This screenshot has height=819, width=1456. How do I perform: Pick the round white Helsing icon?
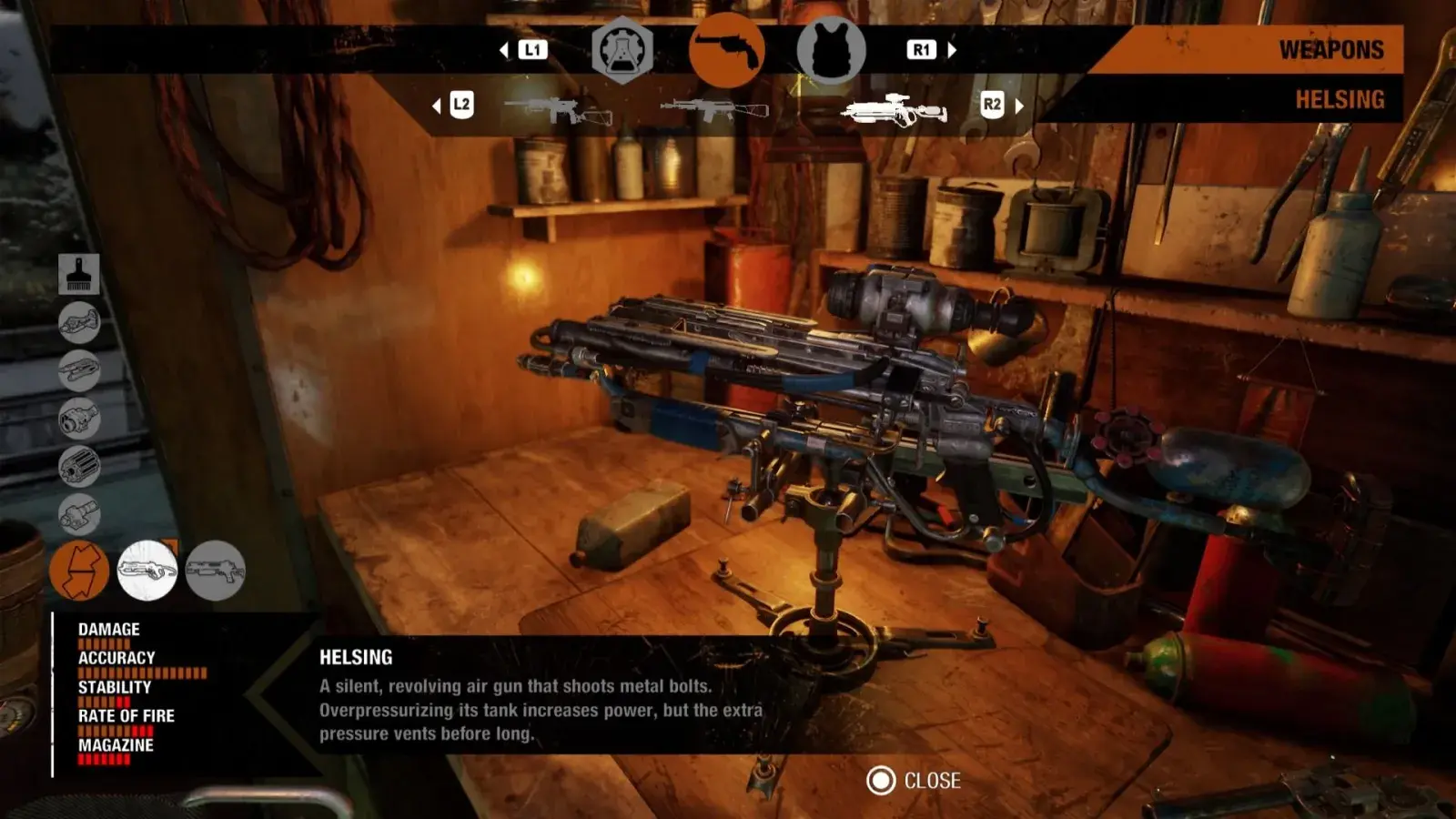tap(147, 571)
